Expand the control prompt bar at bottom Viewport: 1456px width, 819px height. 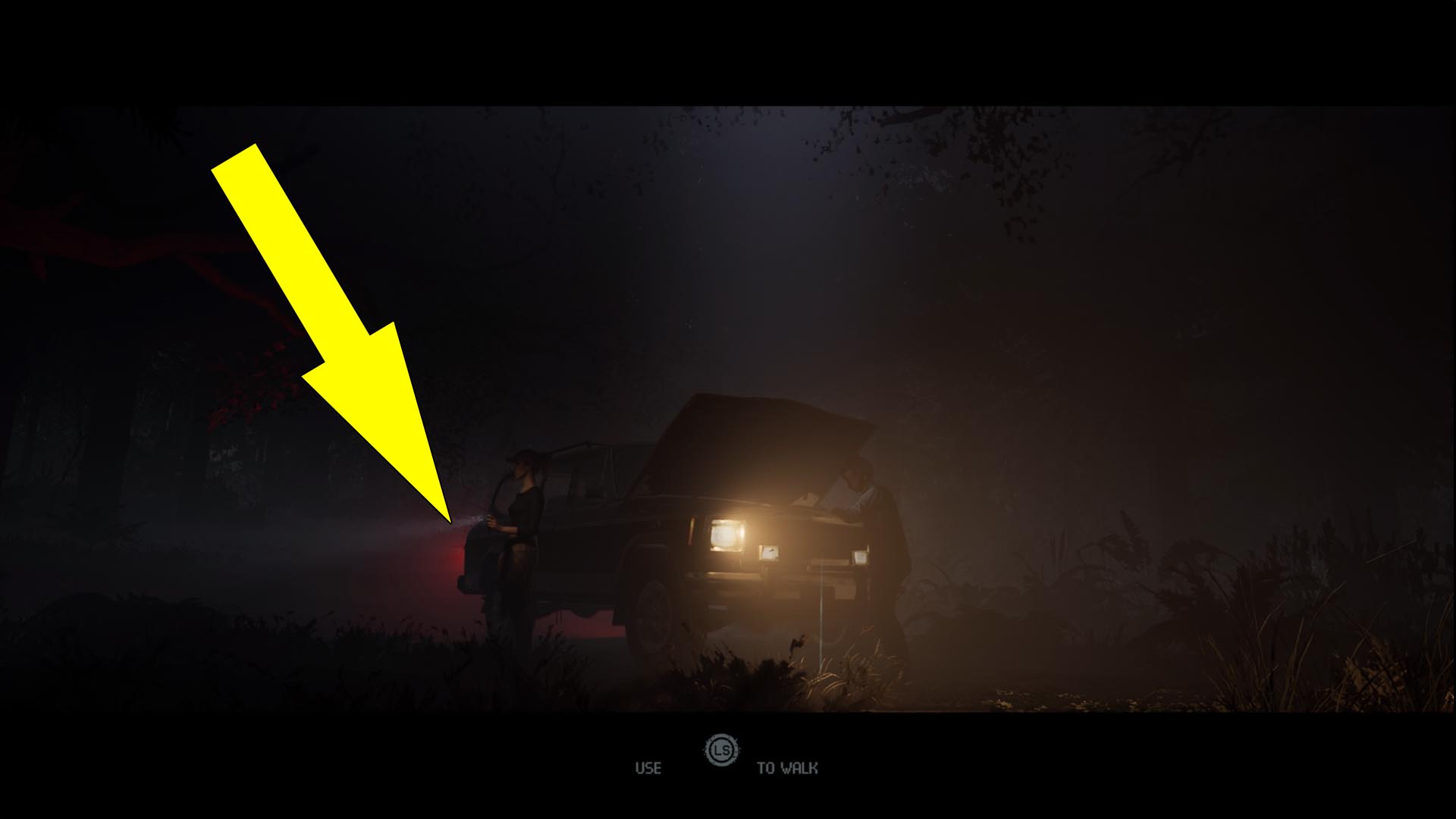coord(720,762)
